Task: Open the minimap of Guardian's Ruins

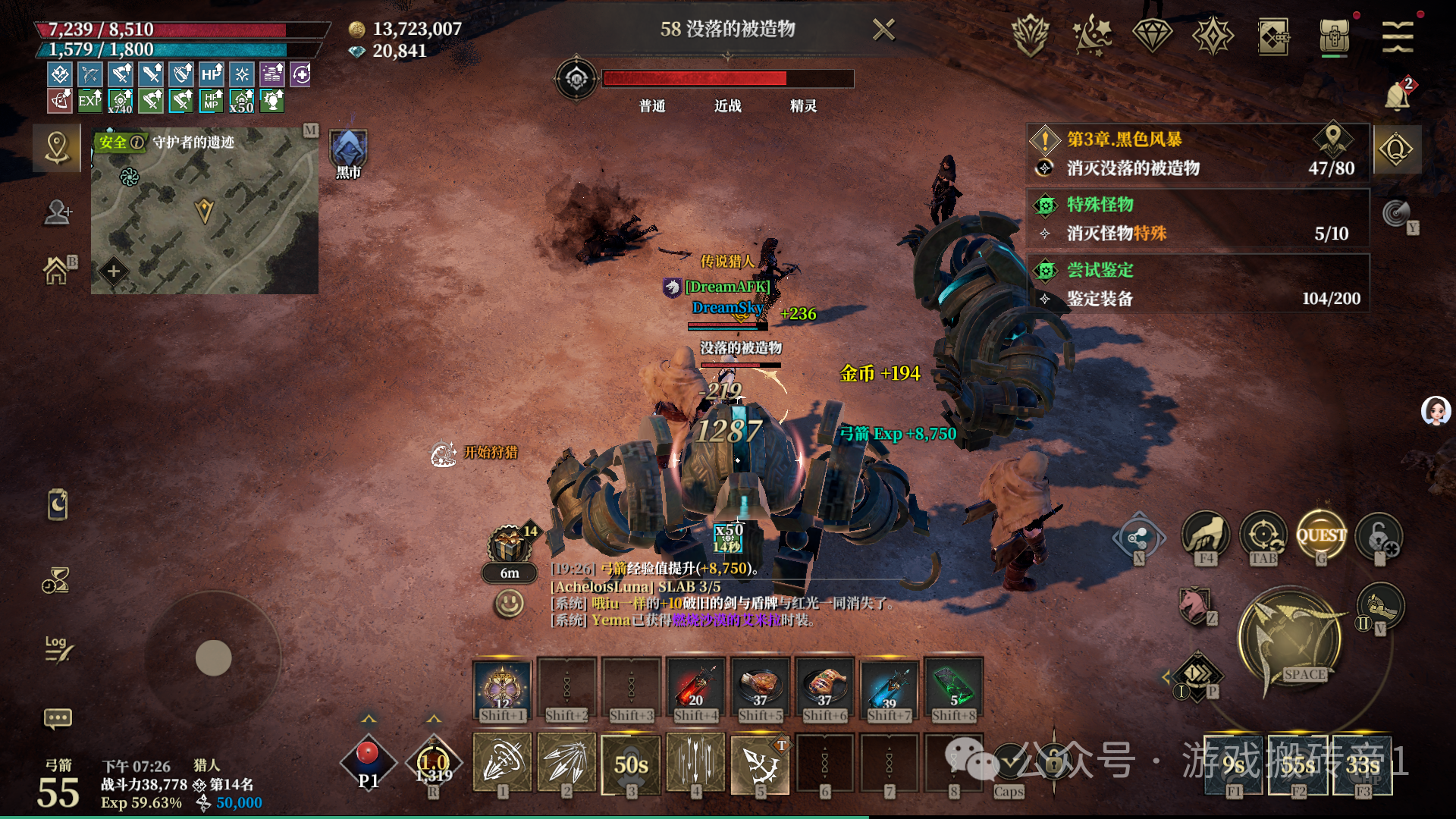Action: coord(205,211)
